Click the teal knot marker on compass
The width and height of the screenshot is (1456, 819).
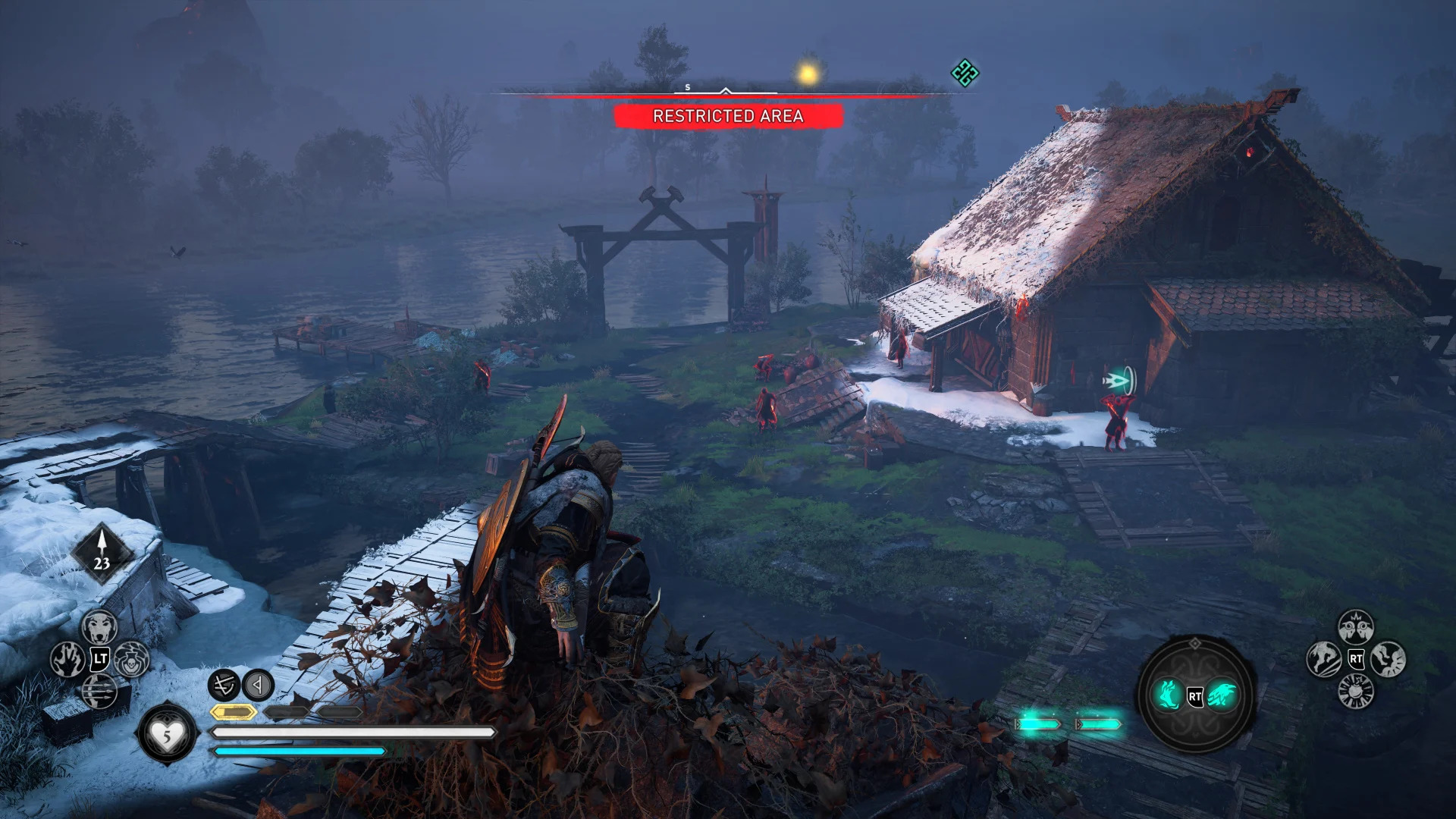coord(965,73)
